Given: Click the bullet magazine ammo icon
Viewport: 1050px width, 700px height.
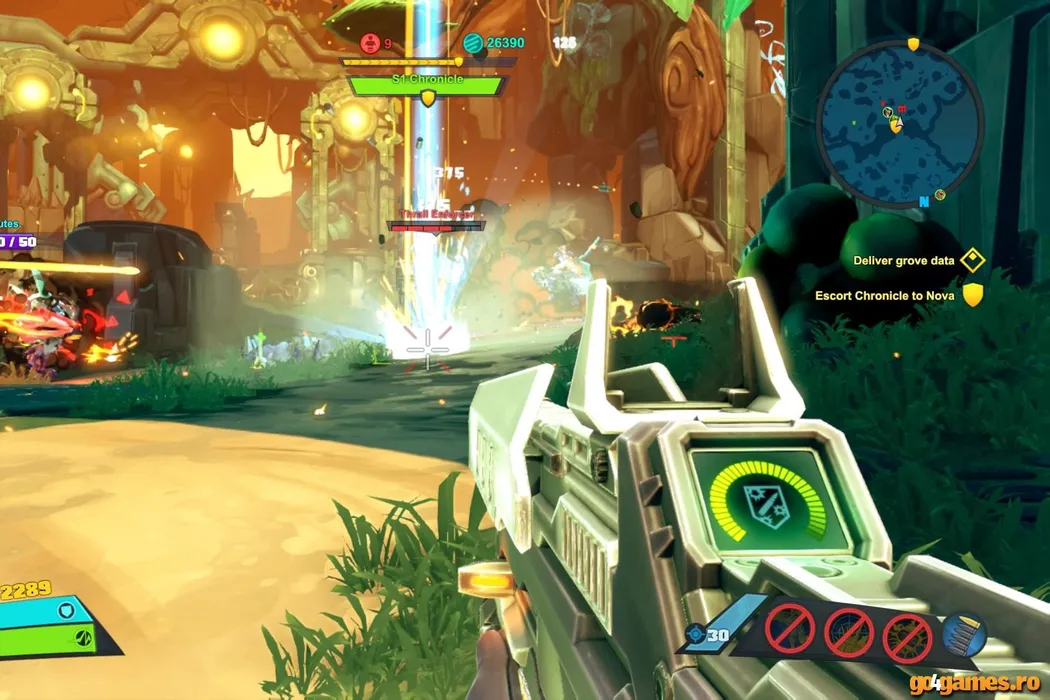Looking at the screenshot, I should tap(965, 634).
